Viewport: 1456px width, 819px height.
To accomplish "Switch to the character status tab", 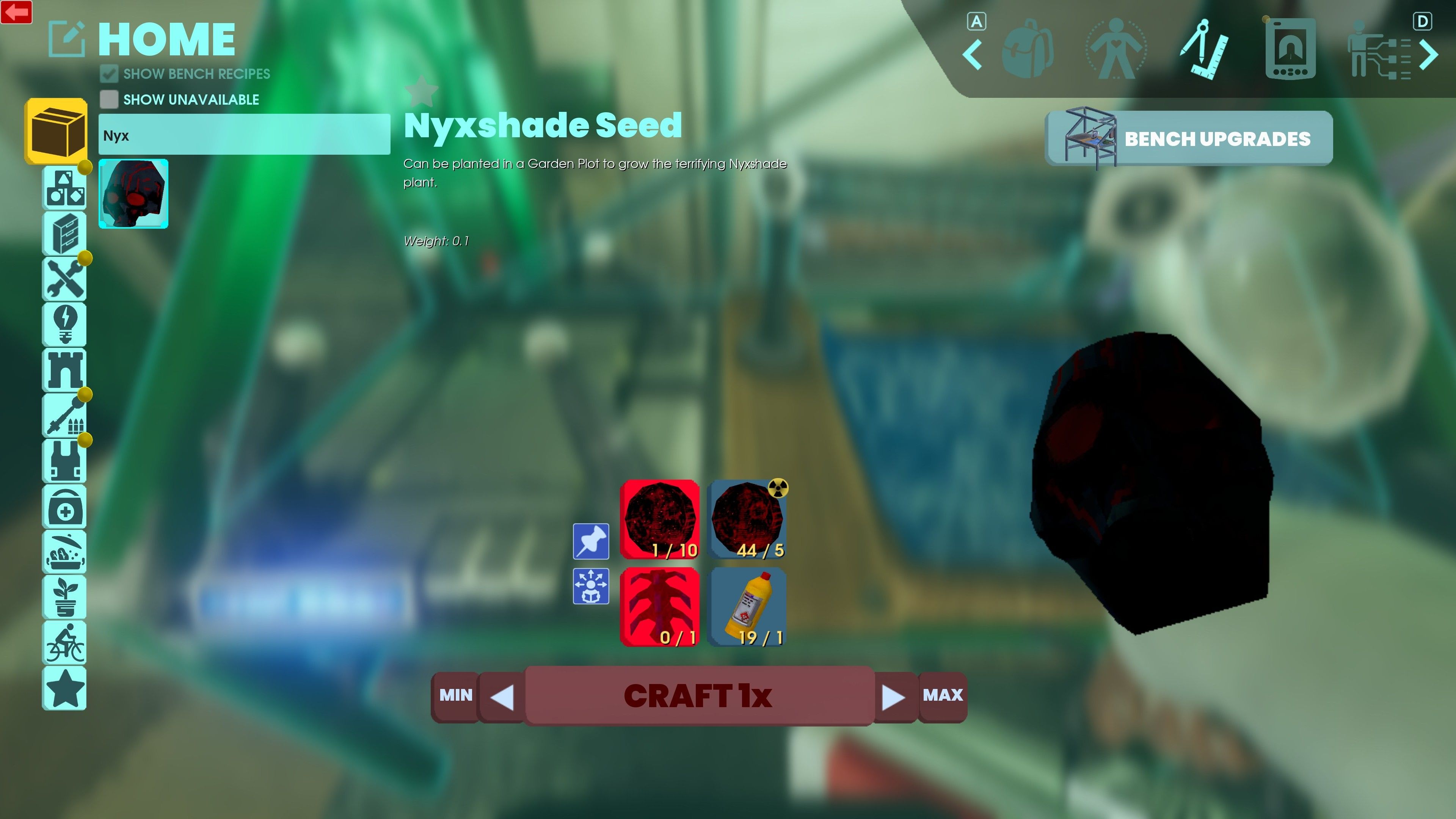I will coord(1116,49).
